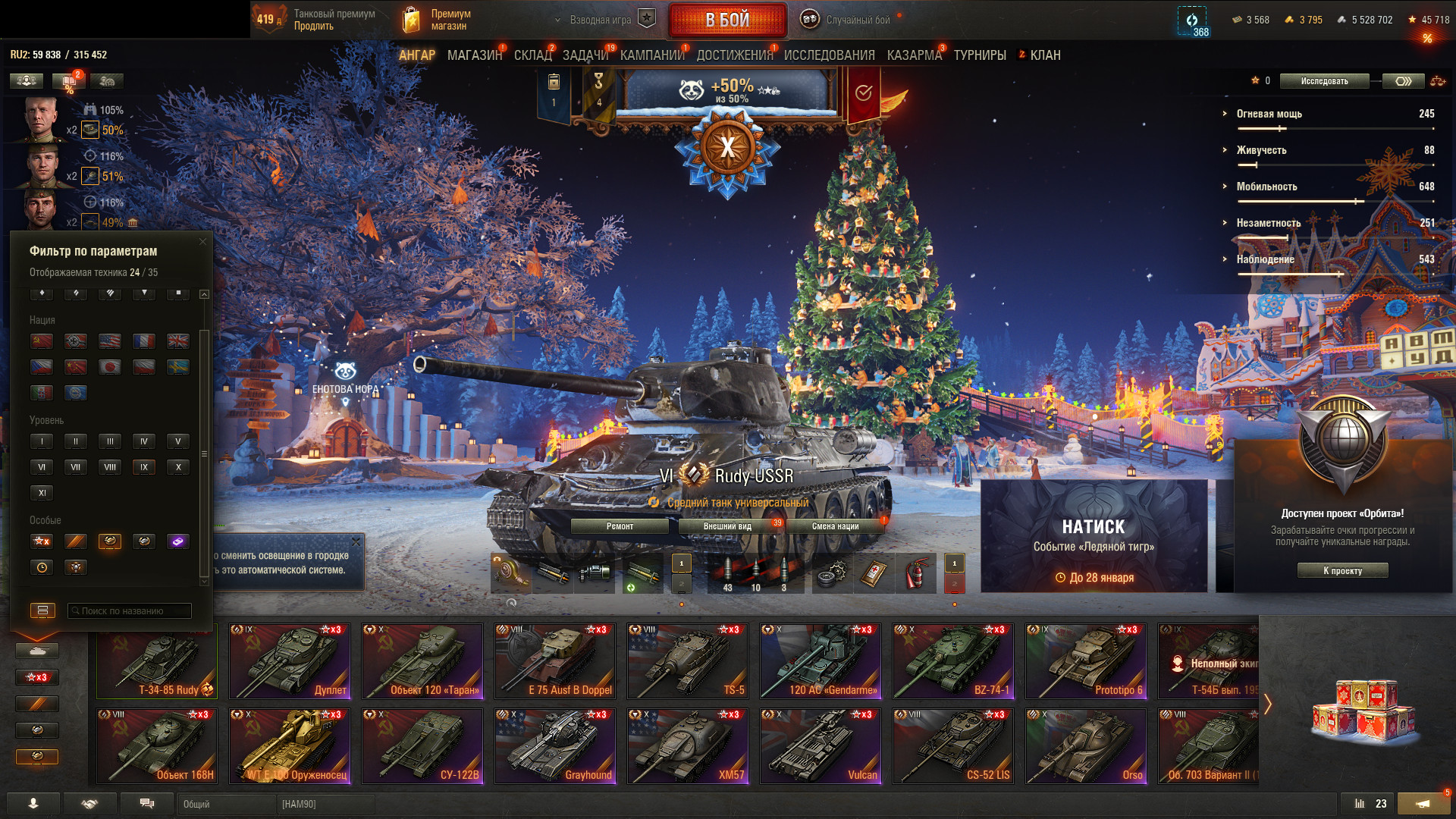This screenshot has width=1456, height=819.
Task: Start battle with the В БОЙ button
Action: pyautogui.click(x=727, y=20)
